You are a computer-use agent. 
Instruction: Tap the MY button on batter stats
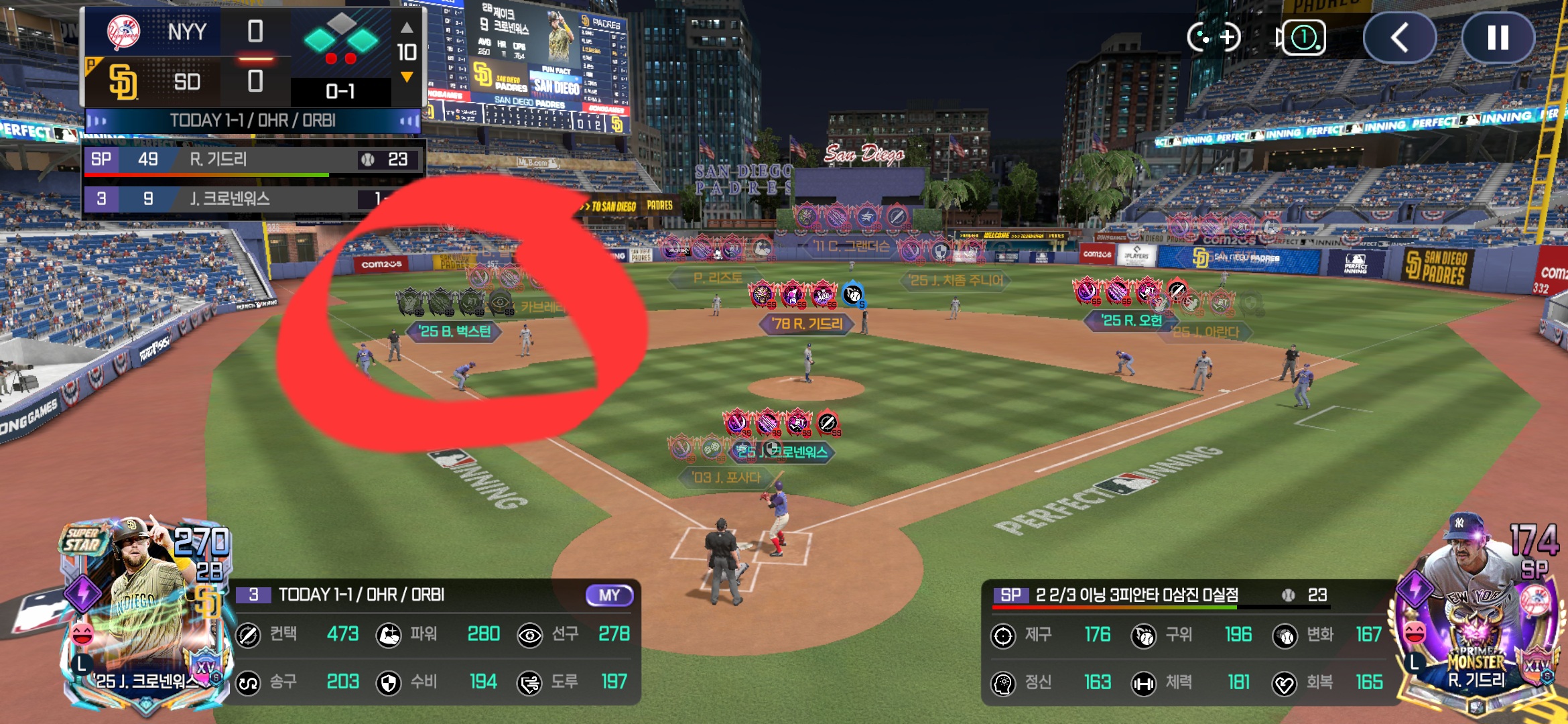coord(608,595)
